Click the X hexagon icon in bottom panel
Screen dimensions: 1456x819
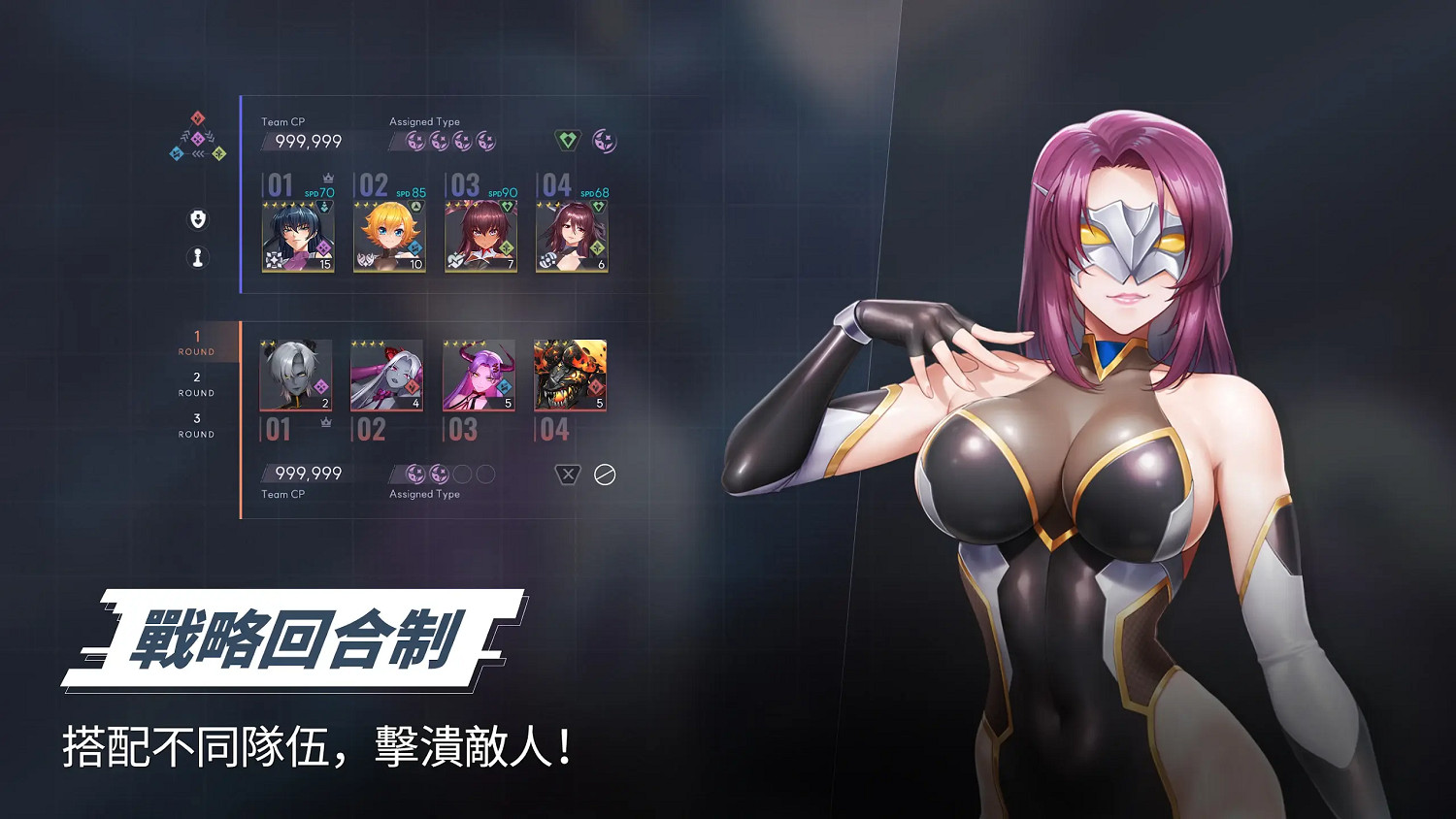(567, 473)
